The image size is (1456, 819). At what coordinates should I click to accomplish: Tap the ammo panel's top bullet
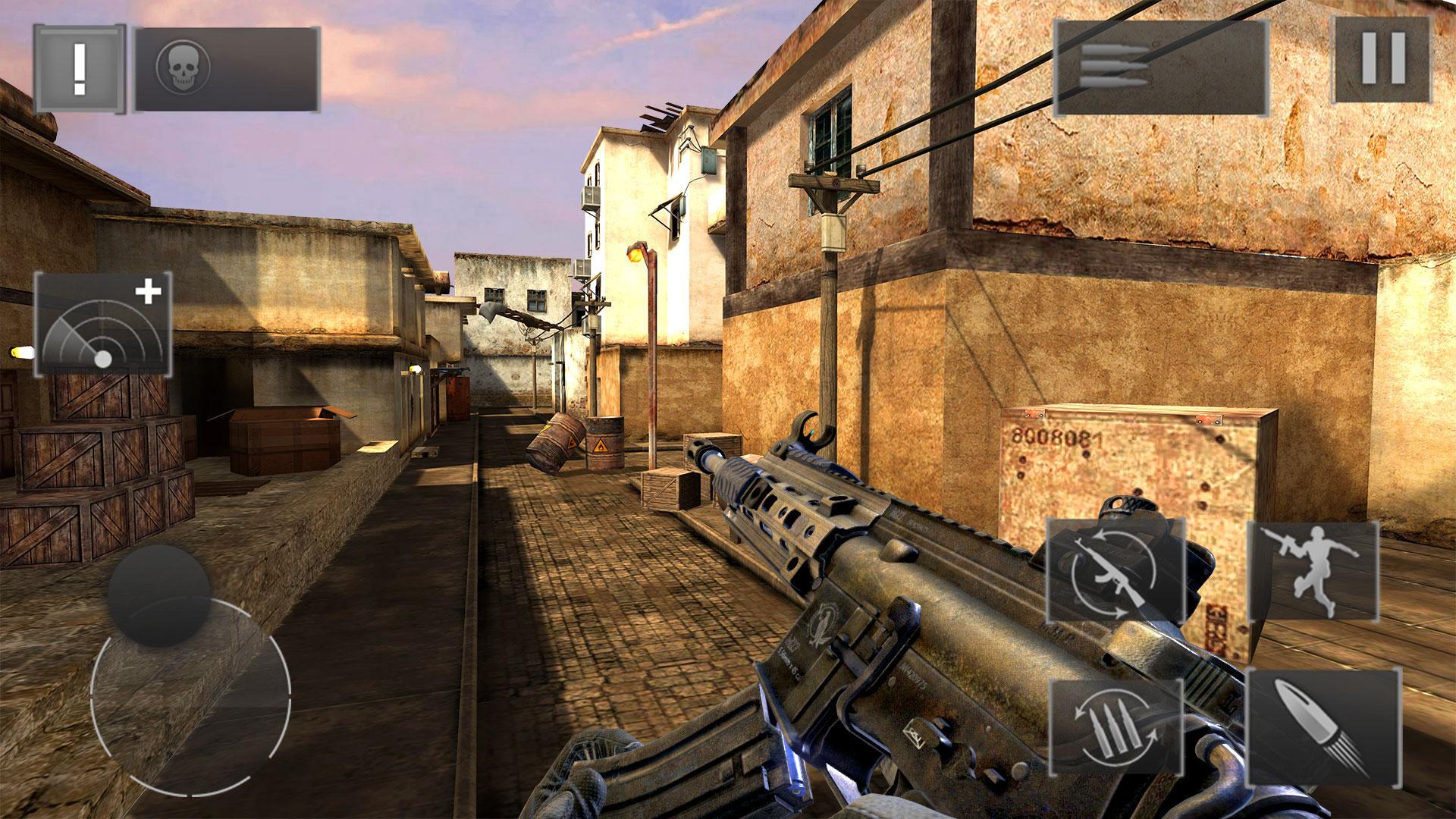point(1115,49)
